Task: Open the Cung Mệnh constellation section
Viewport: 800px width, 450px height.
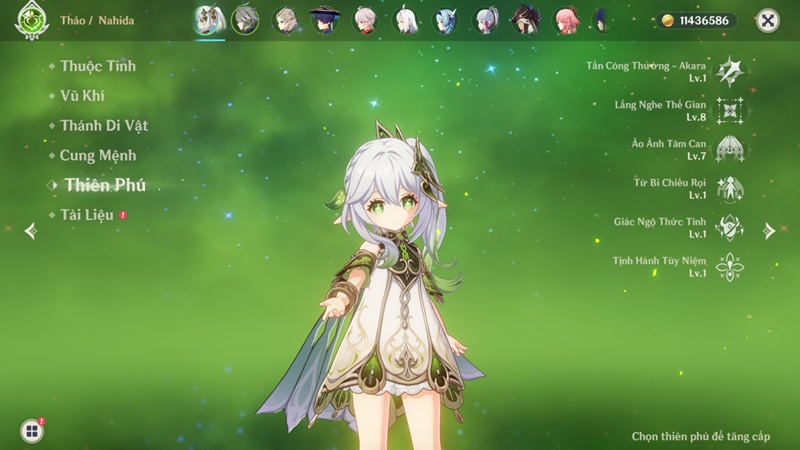Action: coord(97,156)
